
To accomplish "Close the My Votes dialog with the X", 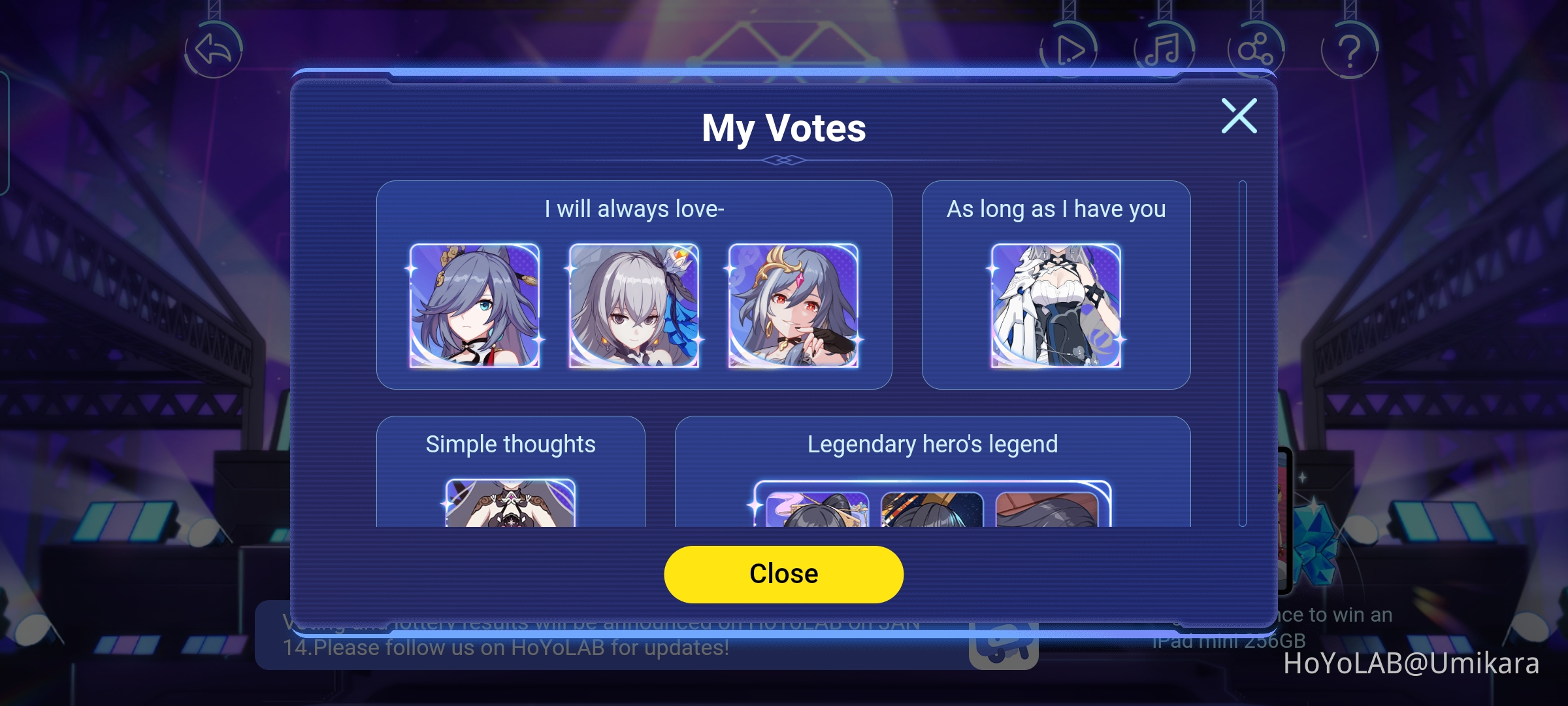I will click(x=1239, y=115).
